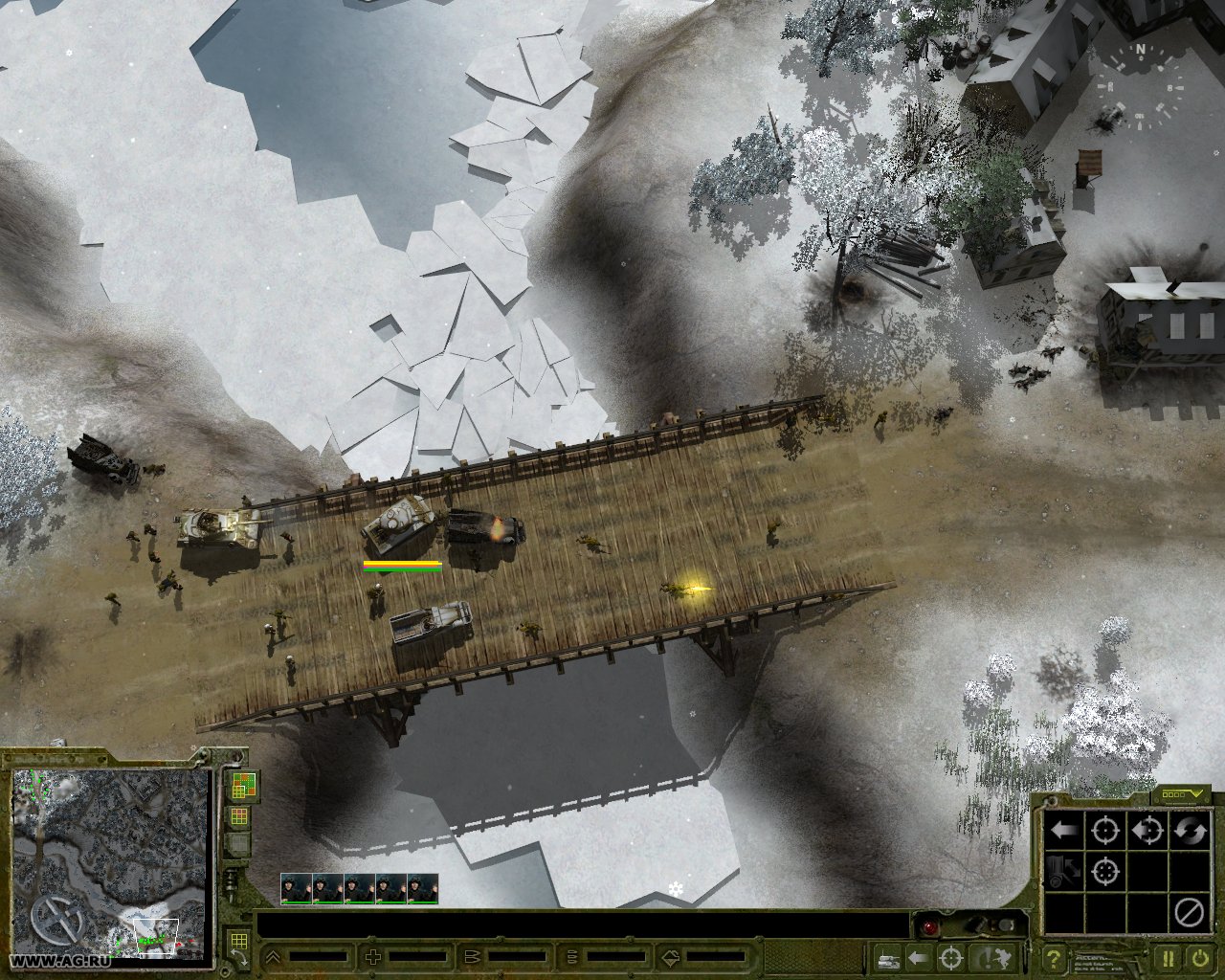Image resolution: width=1225 pixels, height=980 pixels.
Task: Use the cannon deploy command icon
Action: tap(1064, 872)
